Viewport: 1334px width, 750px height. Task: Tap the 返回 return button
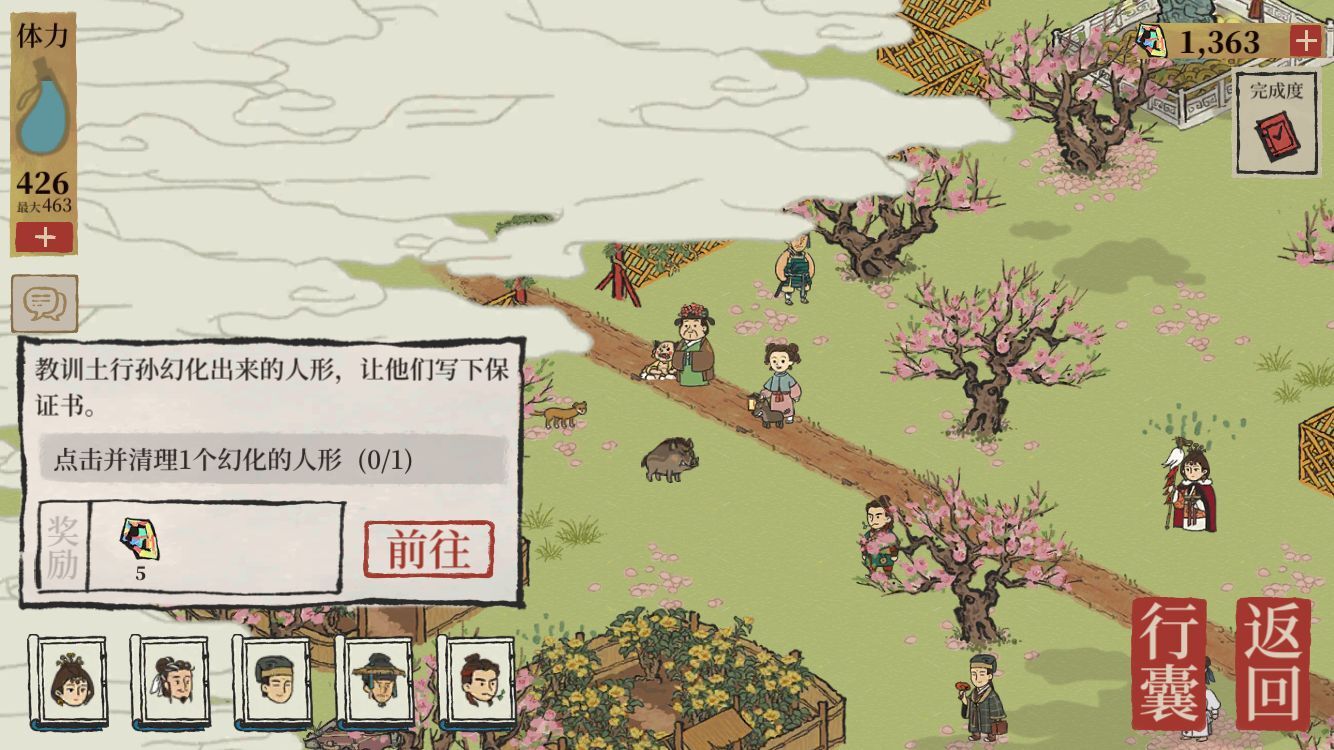pos(1272,662)
